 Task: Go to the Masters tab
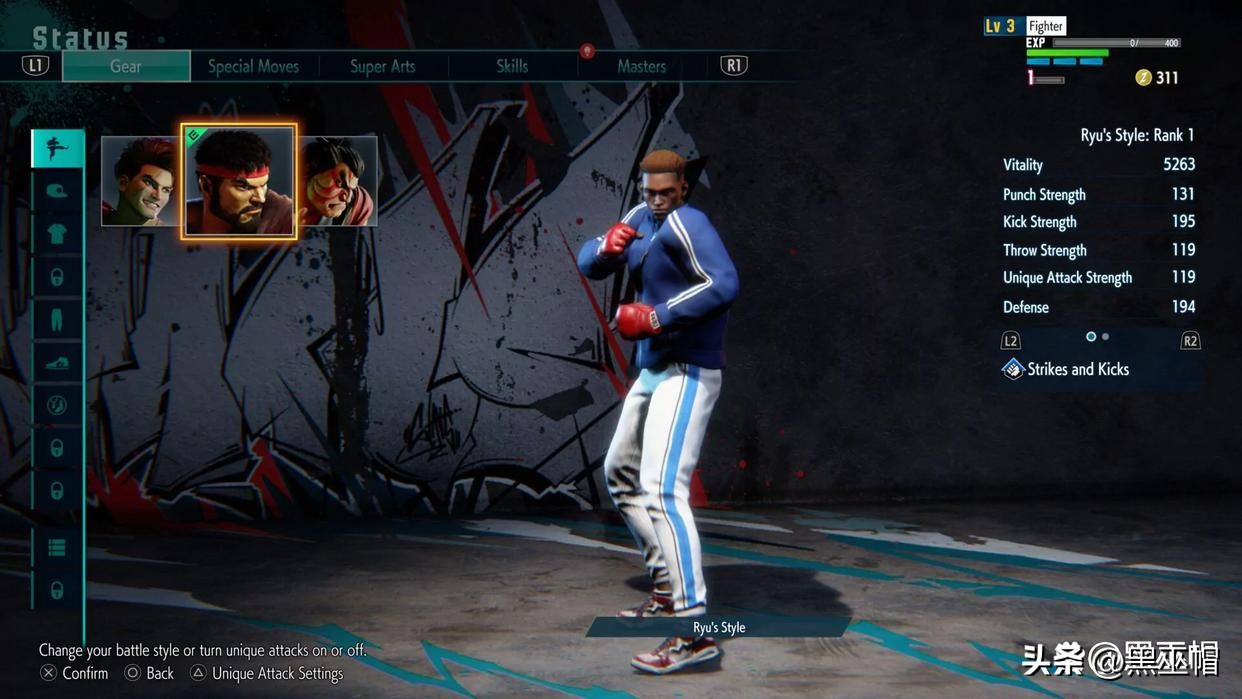pos(641,66)
